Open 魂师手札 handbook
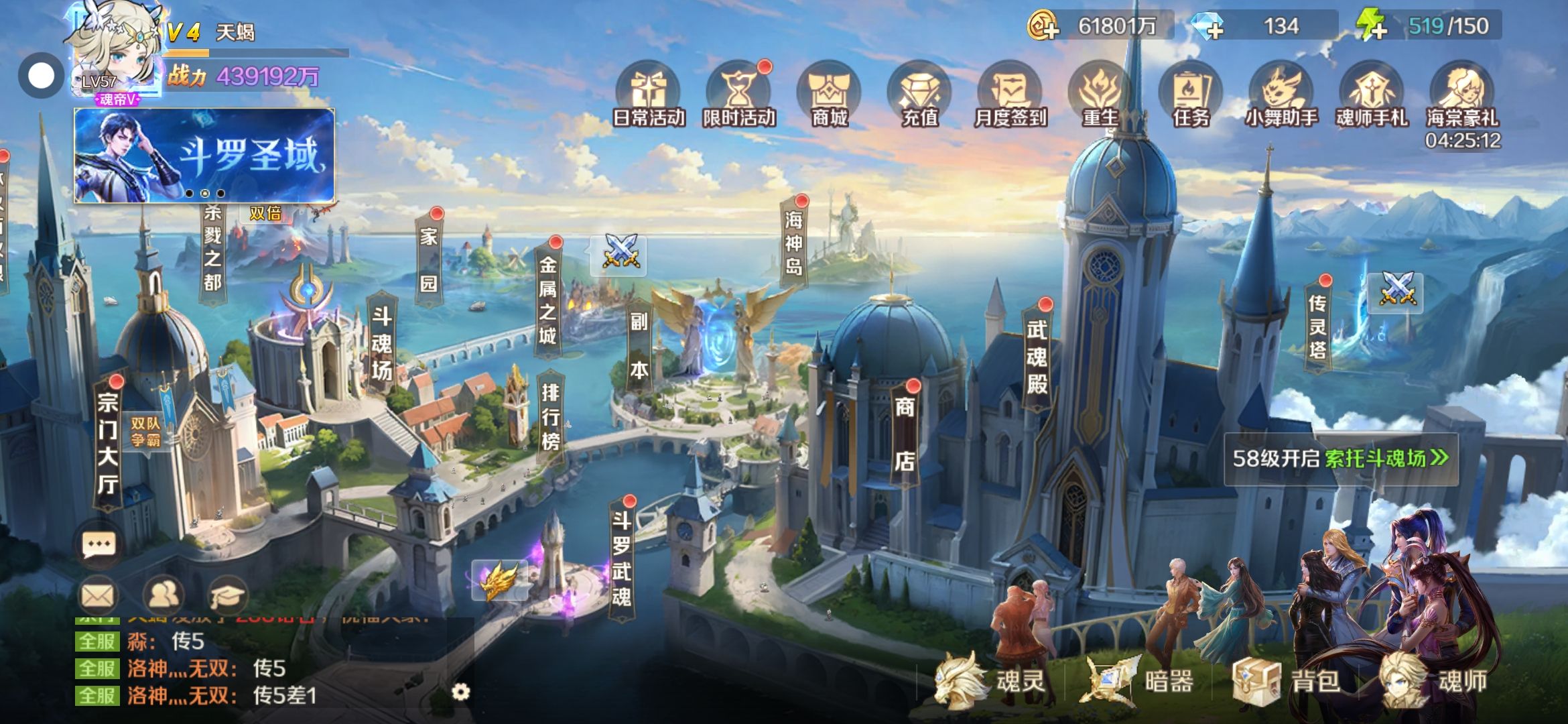 [1372, 95]
